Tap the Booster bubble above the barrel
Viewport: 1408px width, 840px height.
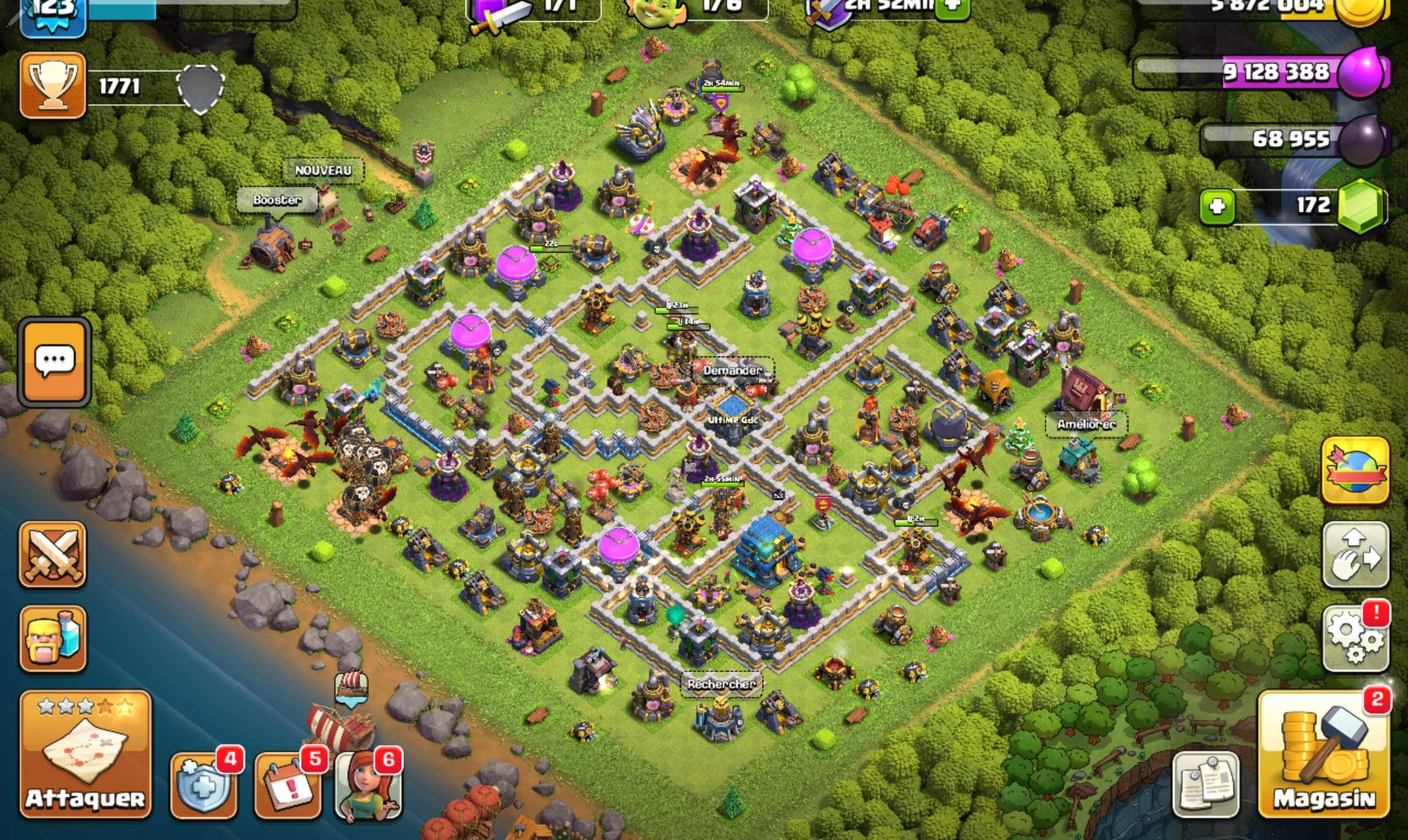[277, 200]
